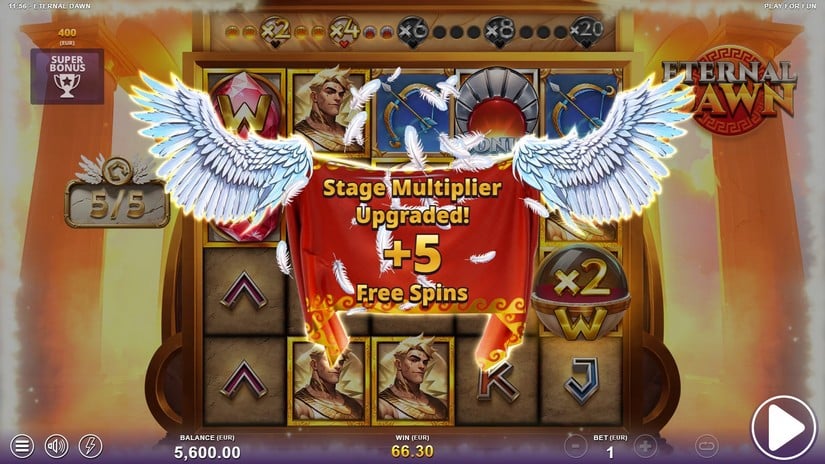
Task: Open the hamburger menu
Action: [x=23, y=445]
